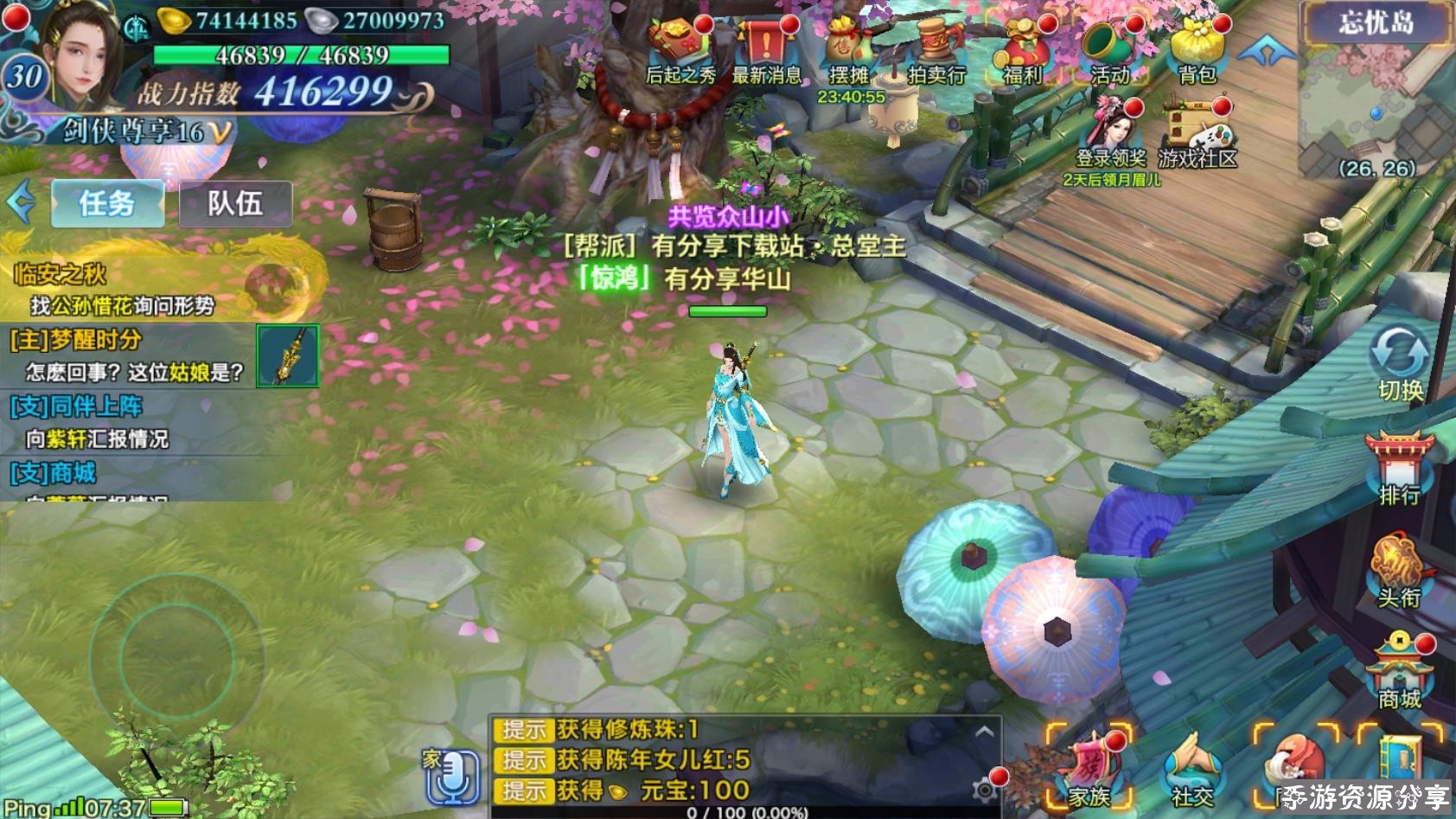Tap the 切换 switch button

pyautogui.click(x=1400, y=363)
